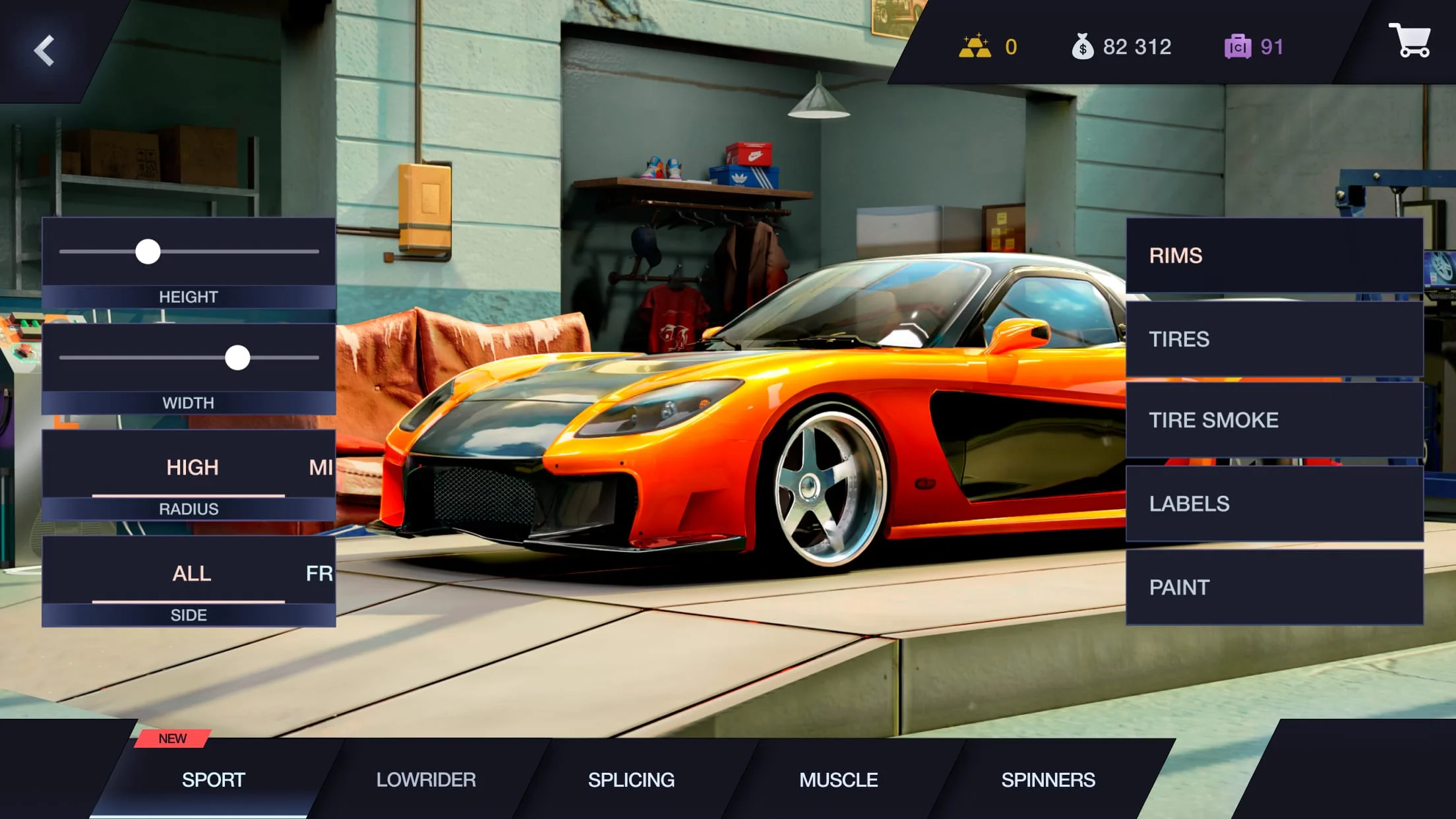
Task: Open the SPLICING rims tab
Action: pyautogui.click(x=630, y=779)
